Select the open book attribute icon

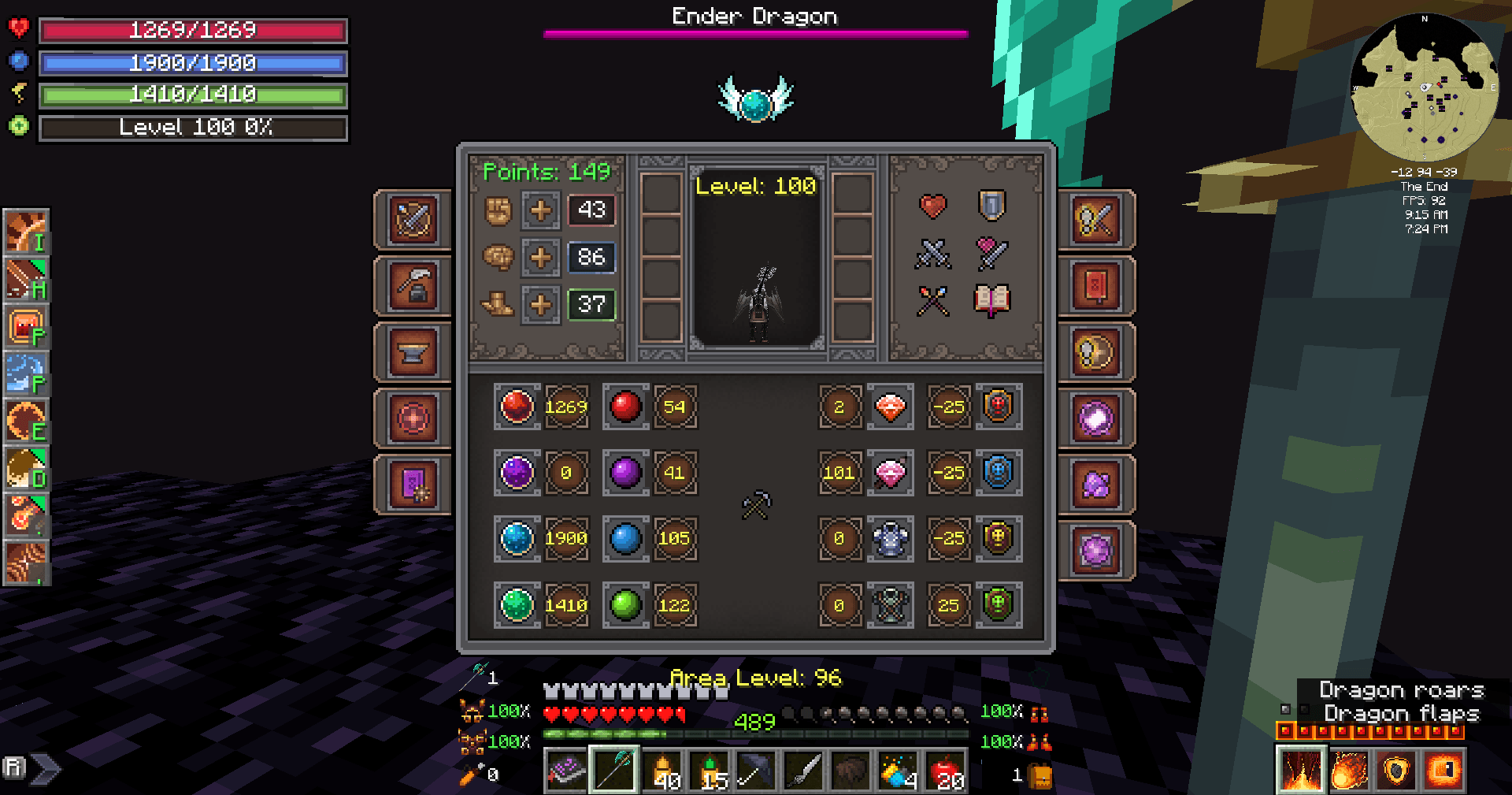point(991,299)
